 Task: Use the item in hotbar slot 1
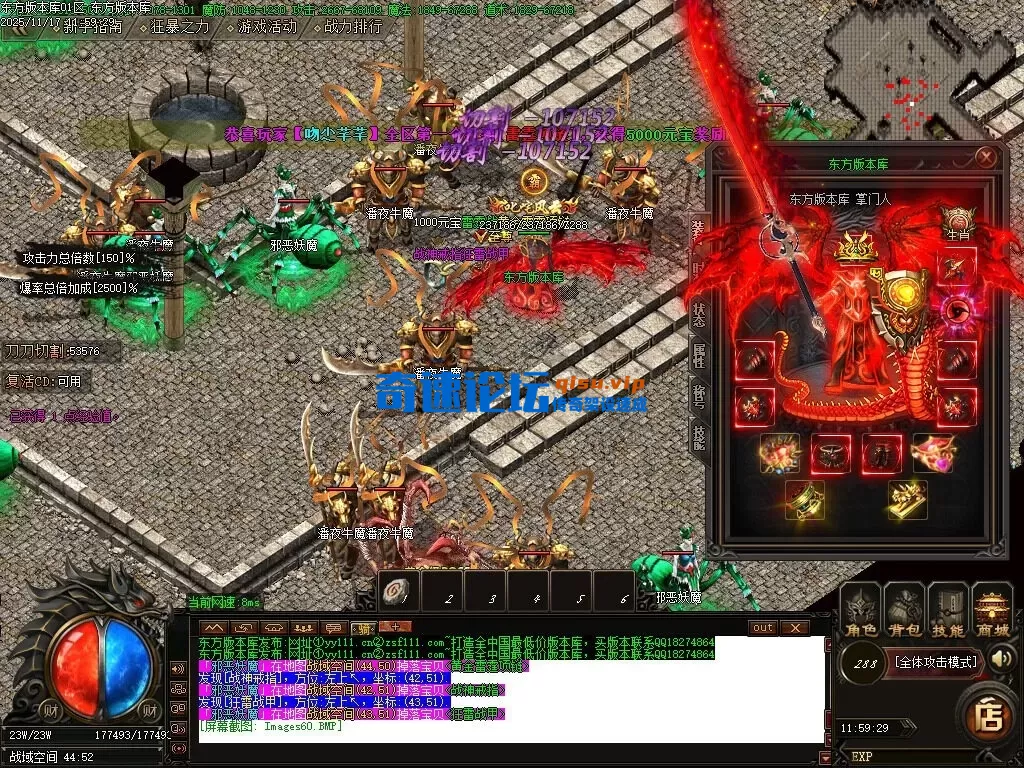397,592
